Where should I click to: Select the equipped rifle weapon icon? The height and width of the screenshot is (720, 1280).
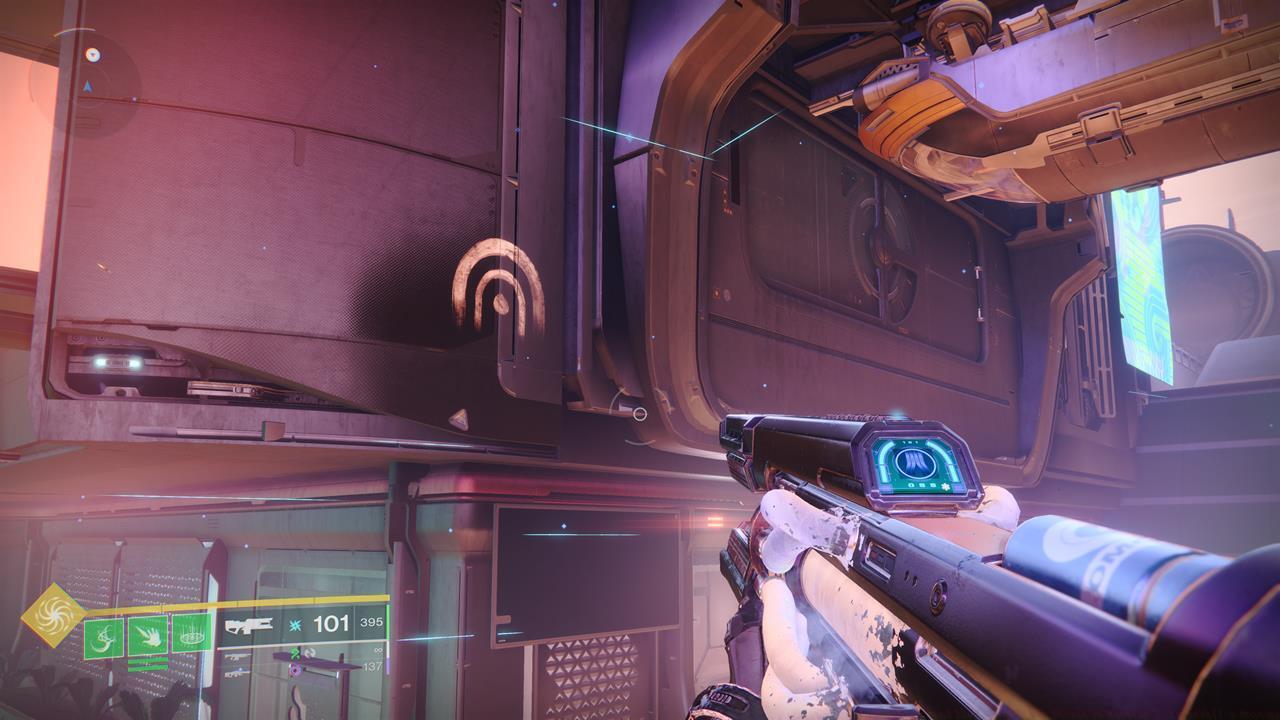(x=249, y=628)
